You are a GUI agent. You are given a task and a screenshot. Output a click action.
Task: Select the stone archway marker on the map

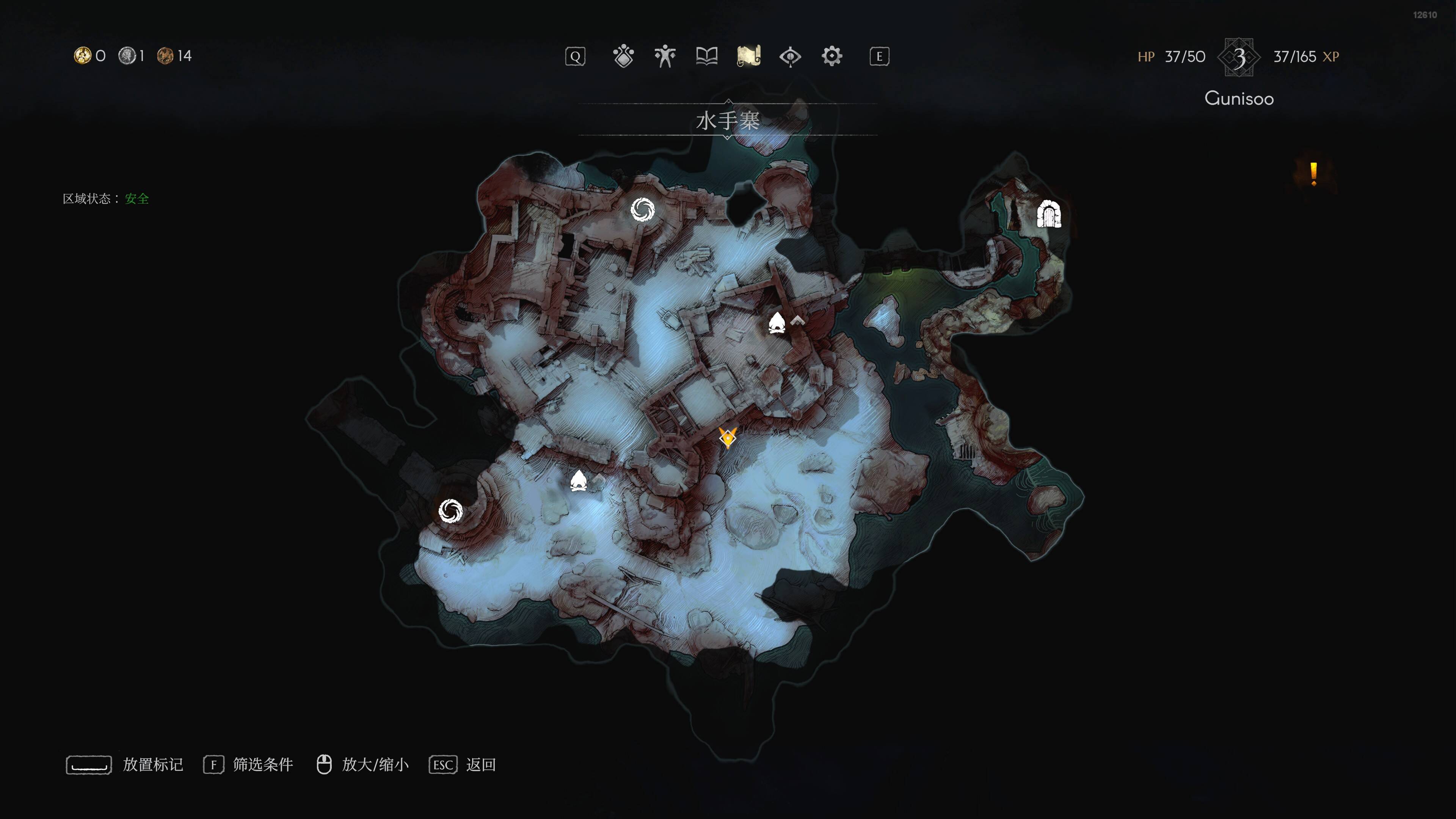1048,215
